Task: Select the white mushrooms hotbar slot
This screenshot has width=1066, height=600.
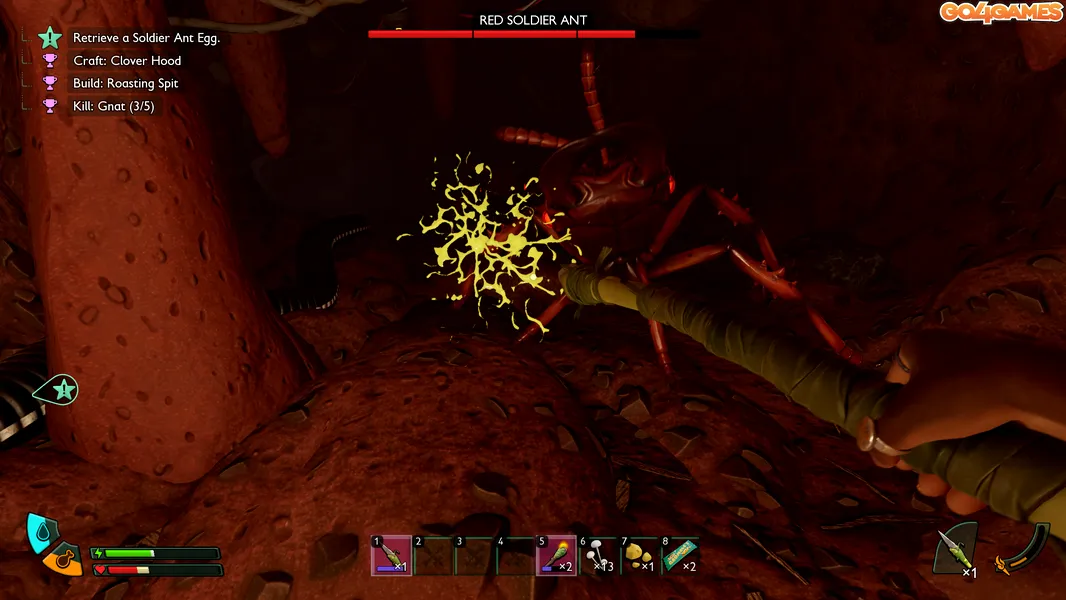Action: [598, 556]
